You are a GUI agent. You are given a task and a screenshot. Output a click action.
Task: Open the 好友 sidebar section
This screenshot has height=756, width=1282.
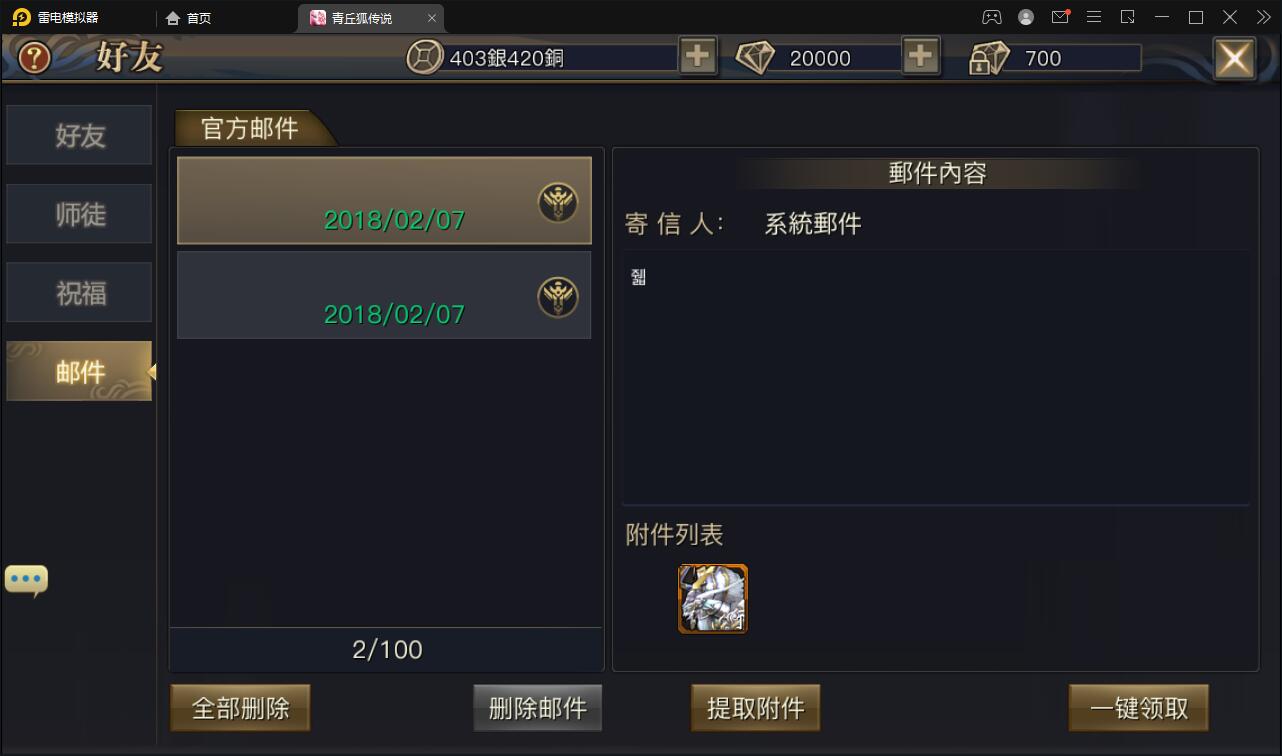79,135
